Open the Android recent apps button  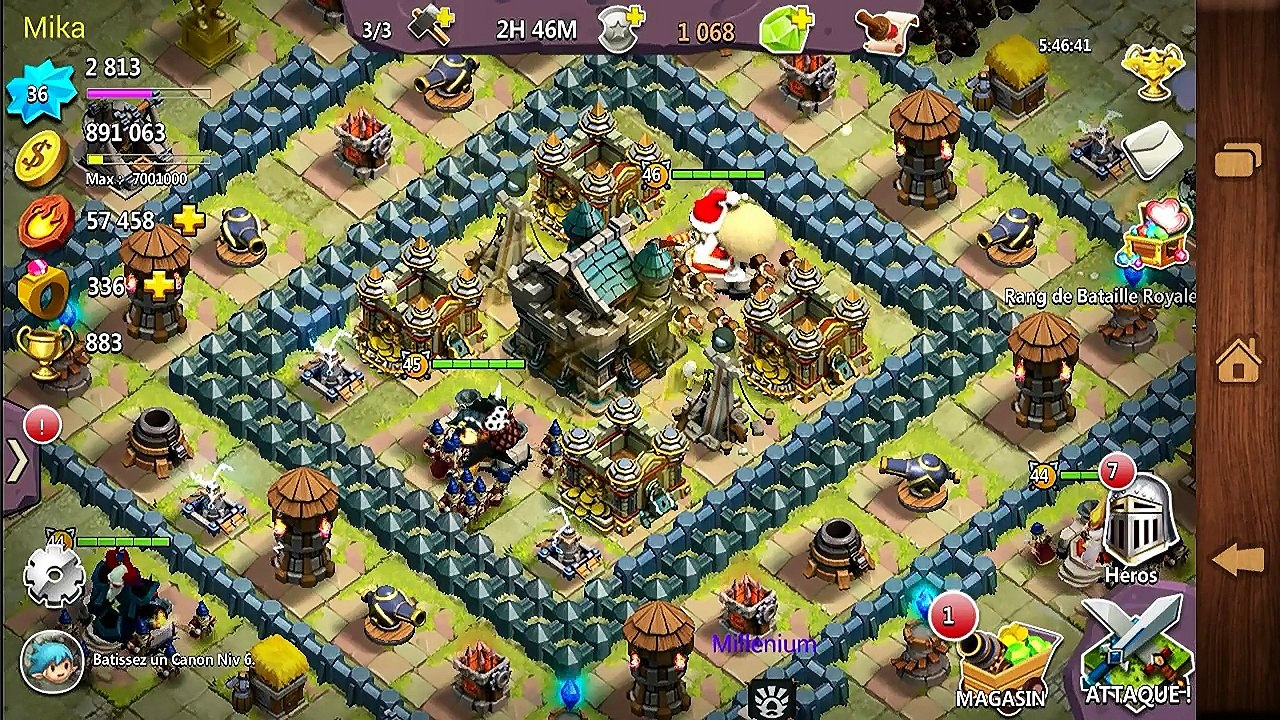pyautogui.click(x=1238, y=160)
